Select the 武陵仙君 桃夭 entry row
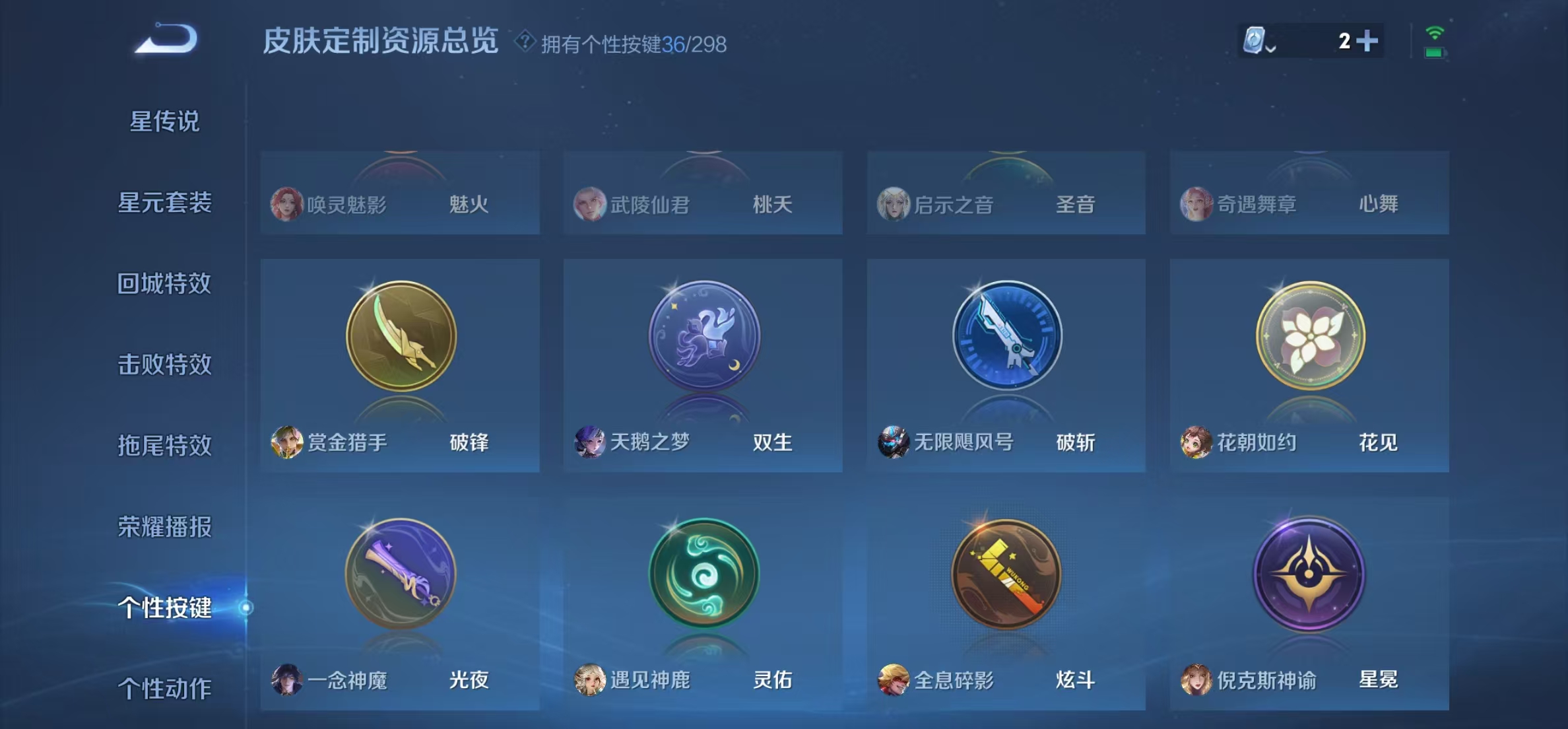This screenshot has width=1568, height=729. (703, 205)
